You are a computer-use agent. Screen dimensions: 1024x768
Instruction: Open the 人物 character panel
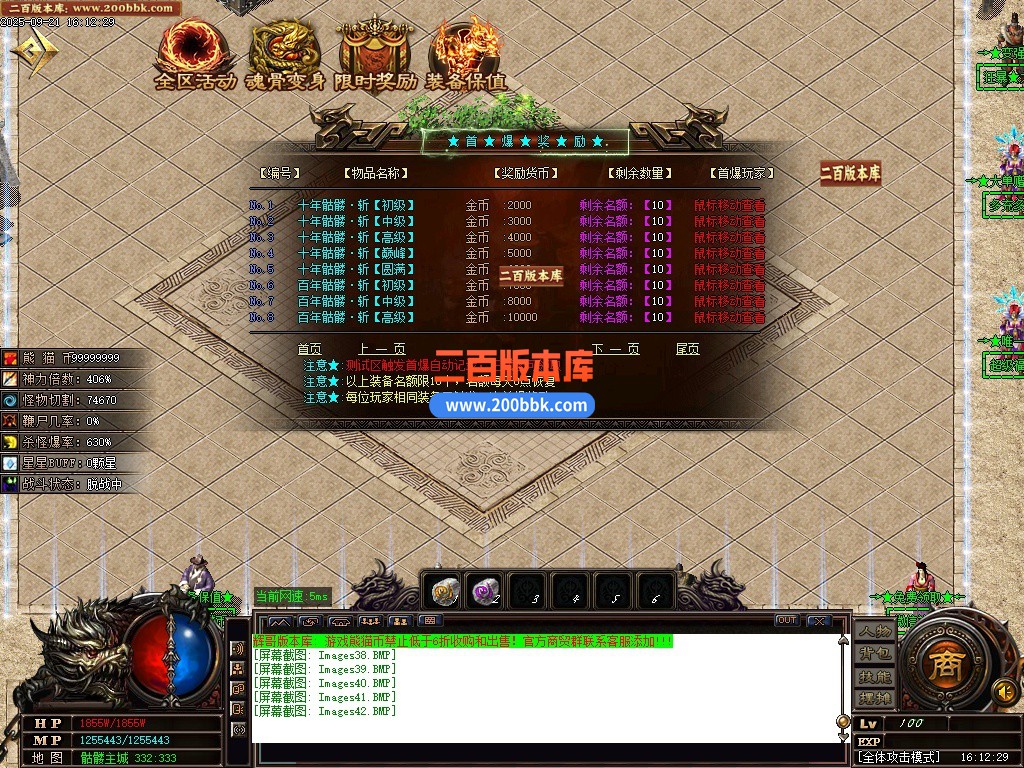pos(873,632)
